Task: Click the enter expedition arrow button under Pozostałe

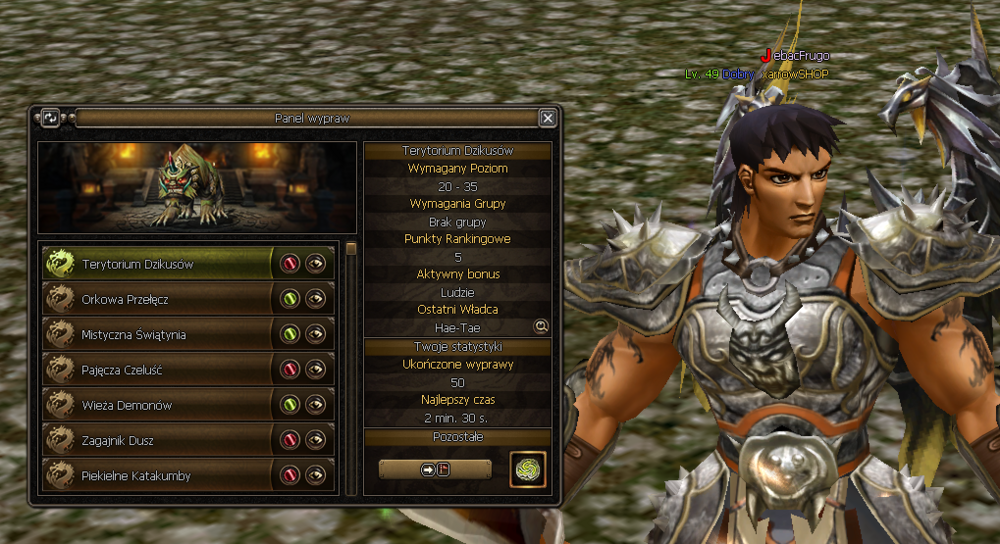Action: [x=435, y=469]
